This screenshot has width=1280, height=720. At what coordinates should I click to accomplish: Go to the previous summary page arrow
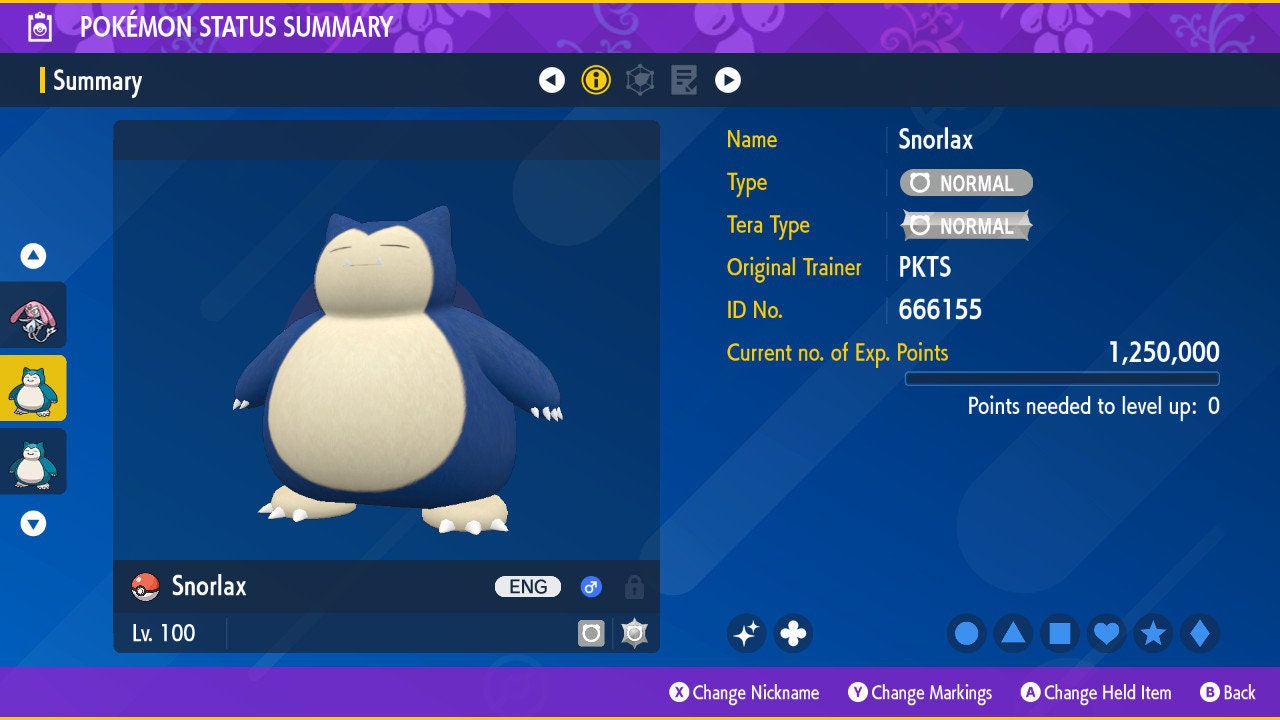(x=552, y=80)
